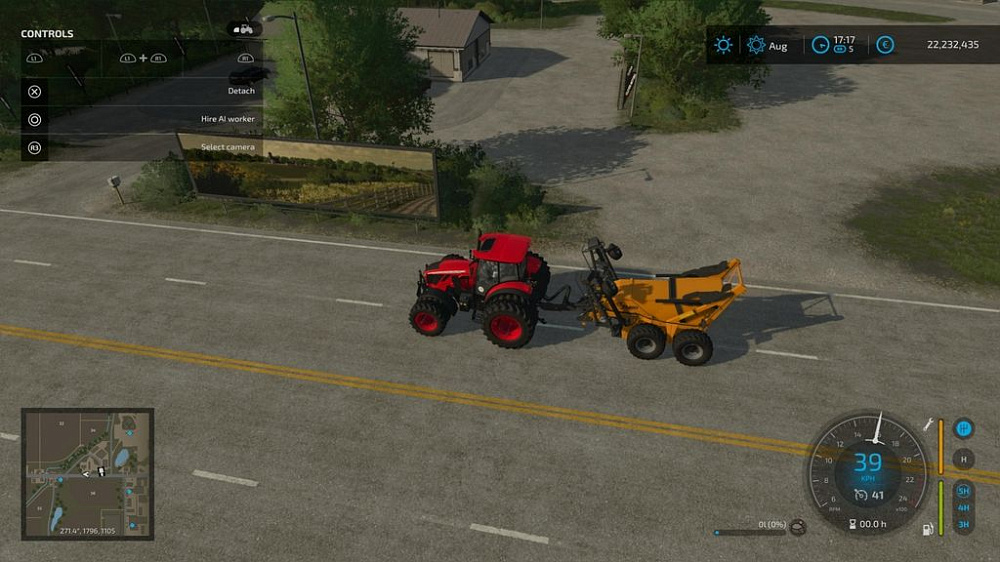
Task: Click the euro money icon
Action: tap(884, 45)
